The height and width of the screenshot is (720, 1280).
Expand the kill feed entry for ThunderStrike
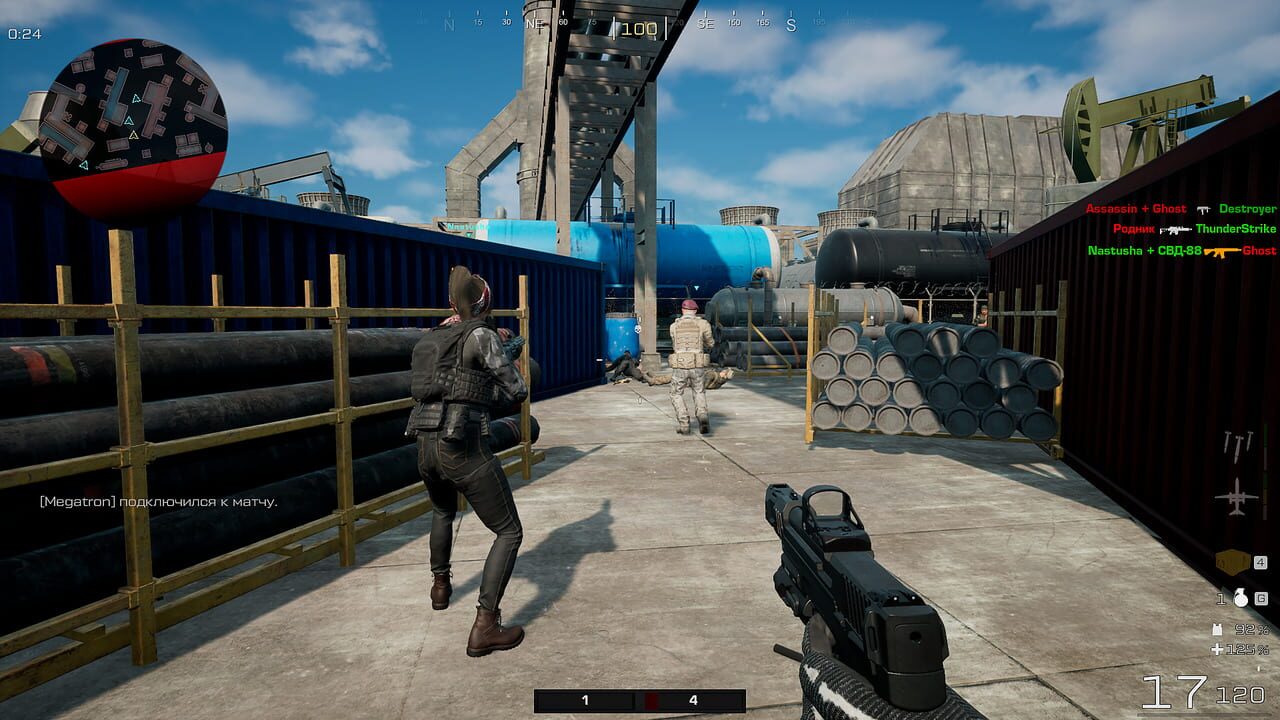click(1235, 229)
